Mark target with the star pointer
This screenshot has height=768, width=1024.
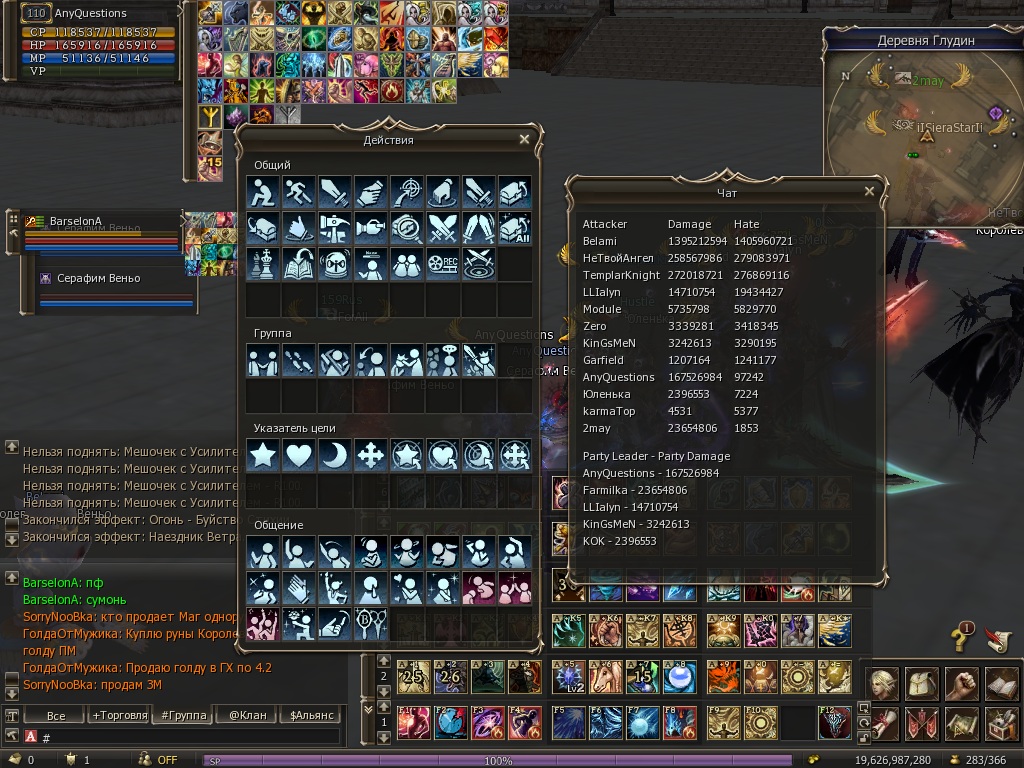click(x=263, y=456)
